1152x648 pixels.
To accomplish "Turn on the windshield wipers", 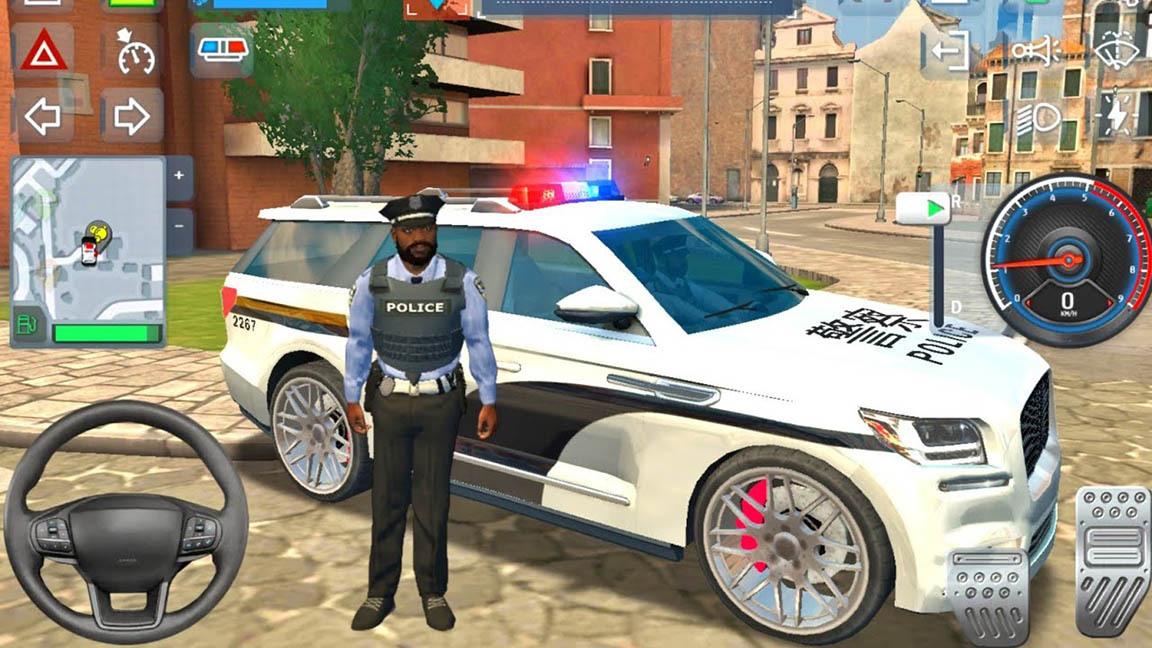I will pos(1118,48).
